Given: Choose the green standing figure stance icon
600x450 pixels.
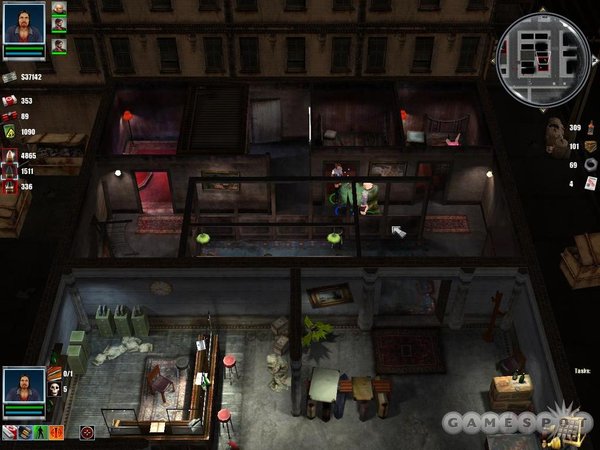Looking at the screenshot, I should coord(42,432).
